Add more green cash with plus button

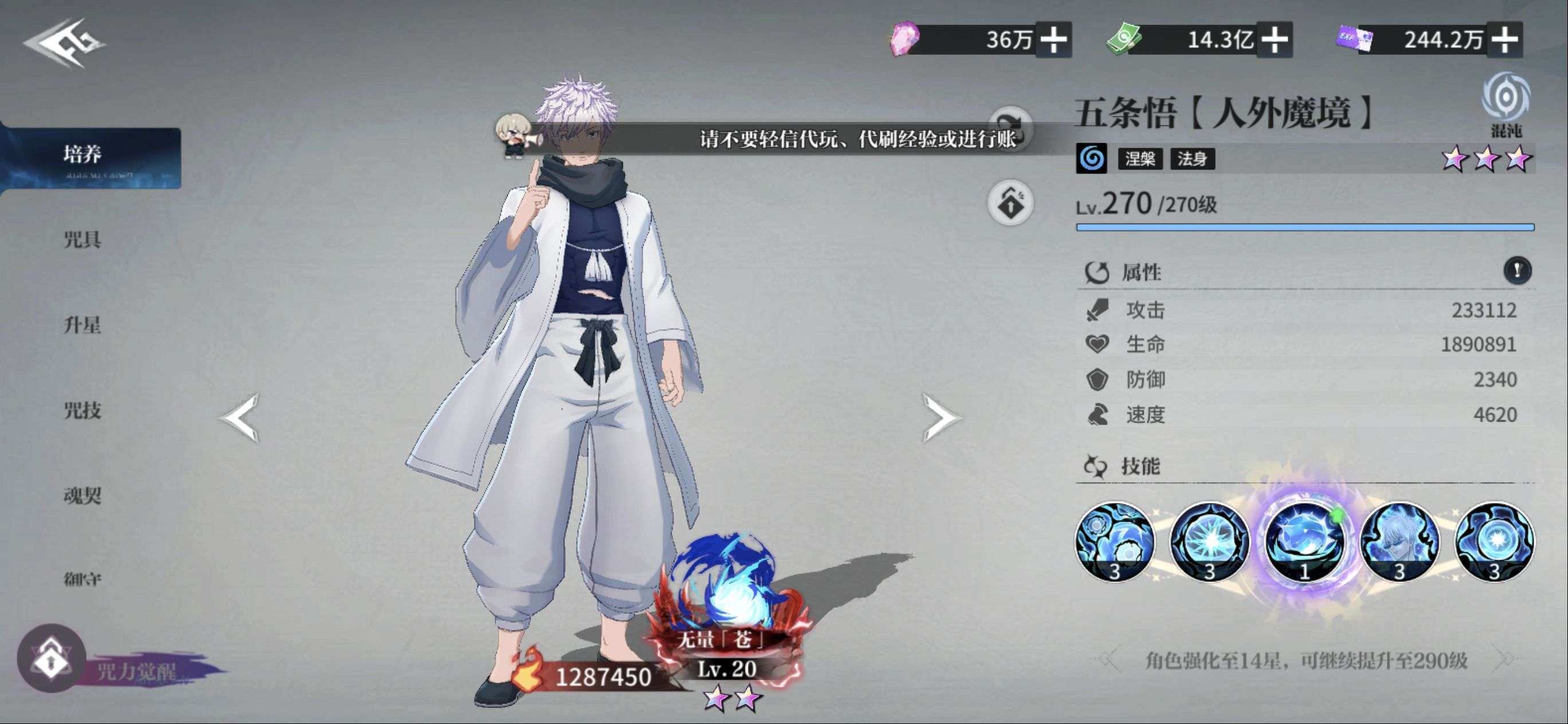coord(1274,40)
